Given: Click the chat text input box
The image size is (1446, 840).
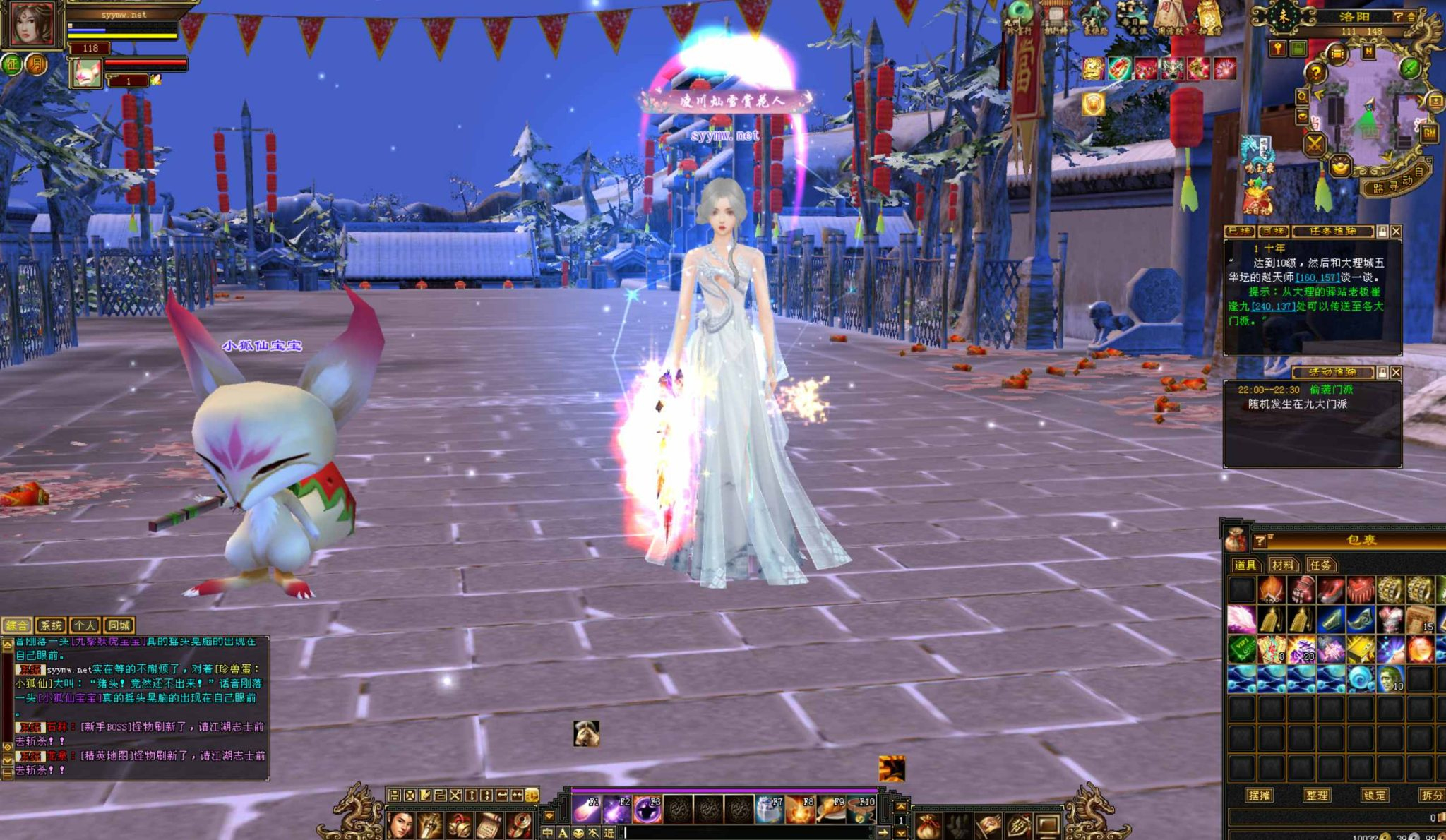Looking at the screenshot, I should click(741, 833).
